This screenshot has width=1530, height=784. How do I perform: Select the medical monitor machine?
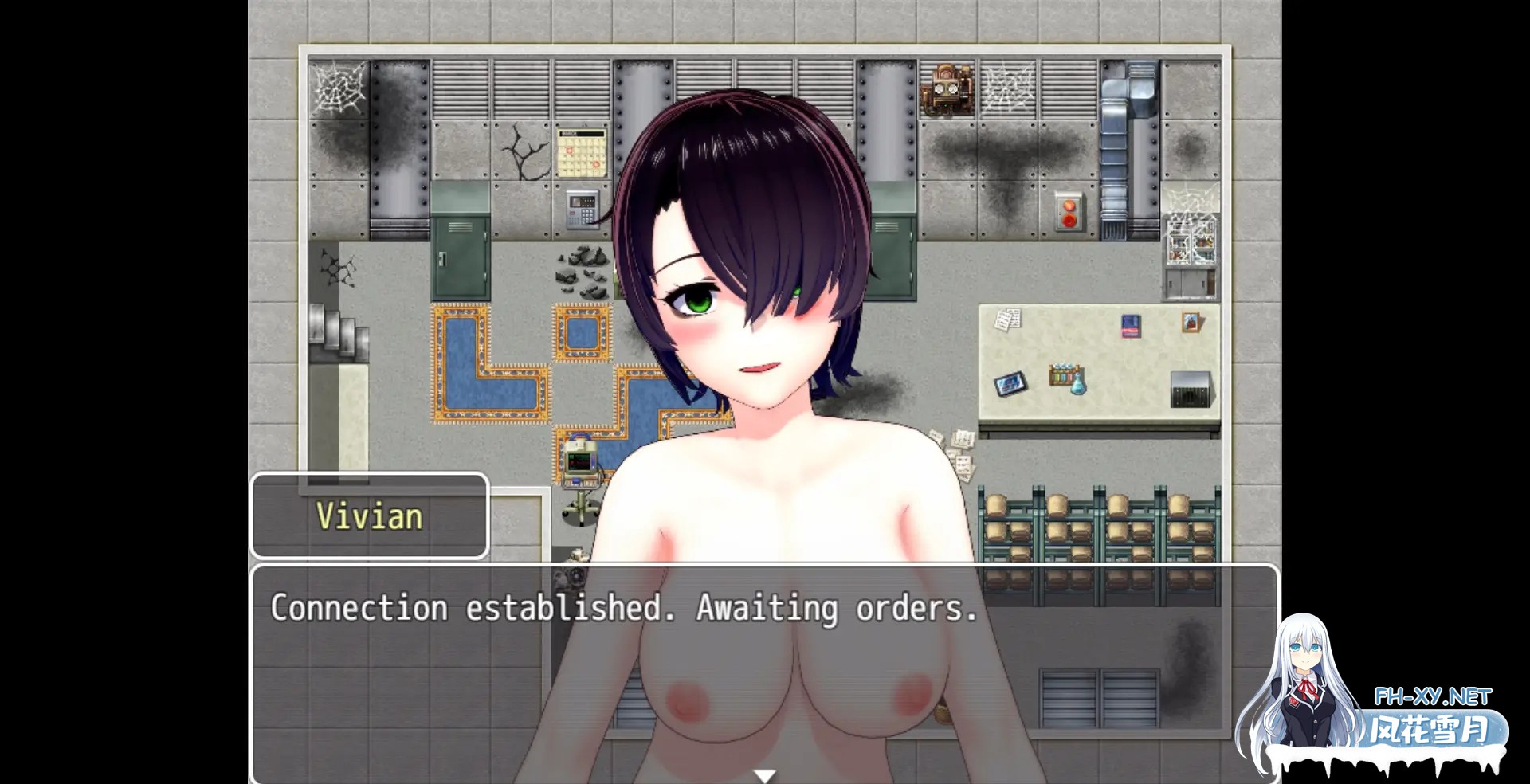(x=581, y=463)
